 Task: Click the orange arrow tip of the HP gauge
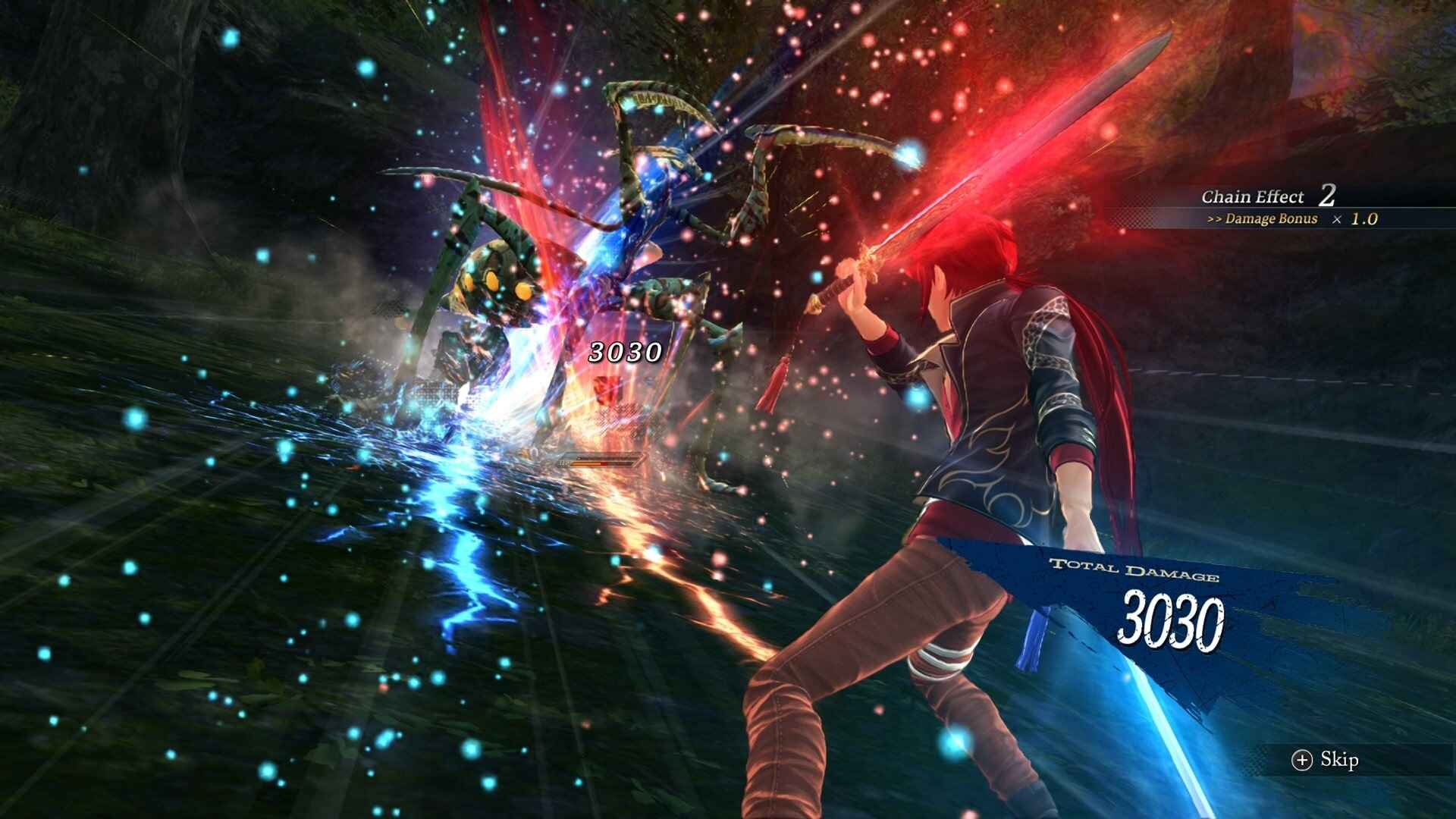[641, 459]
